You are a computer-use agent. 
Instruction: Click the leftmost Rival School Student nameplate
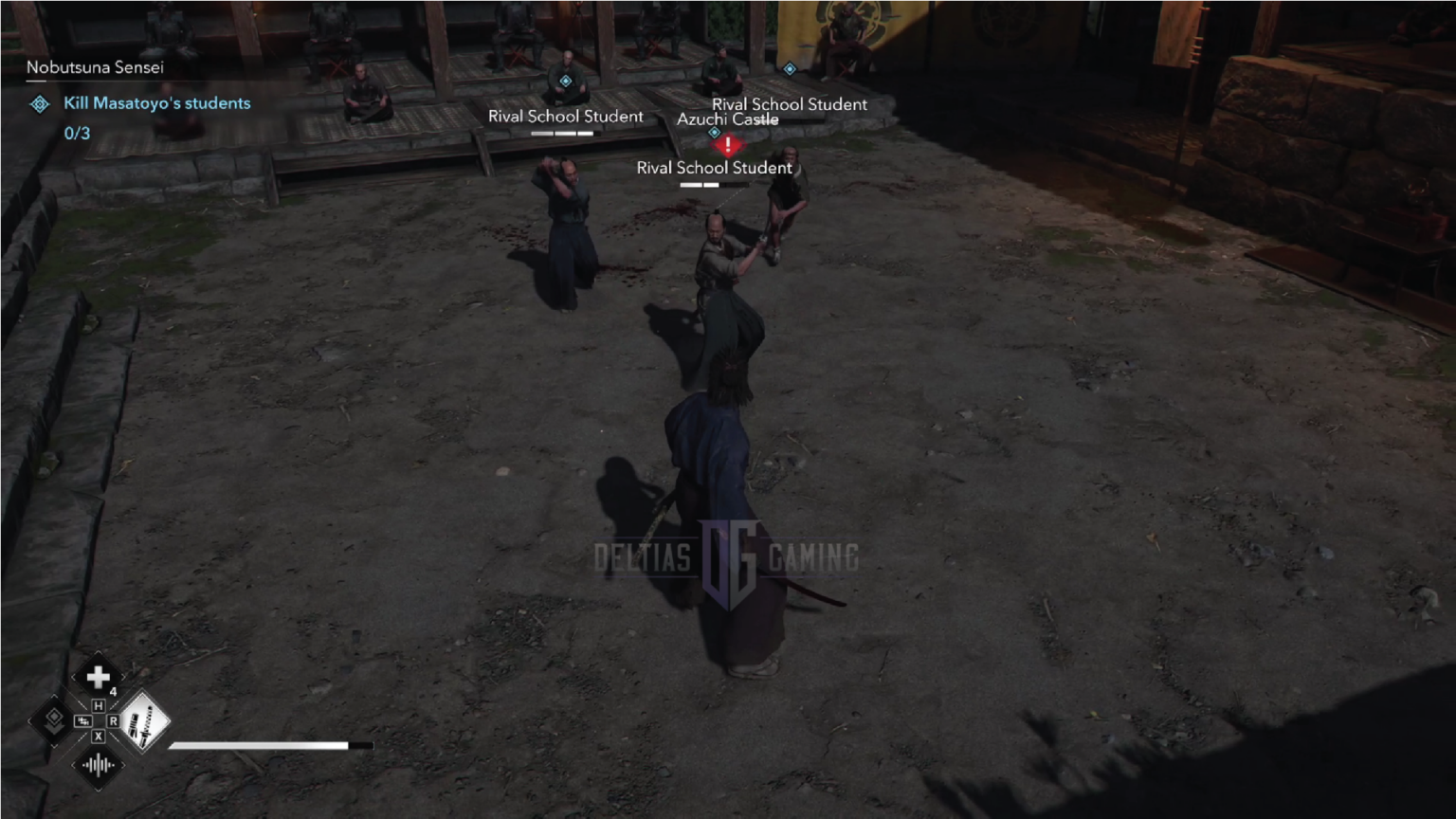coord(565,116)
